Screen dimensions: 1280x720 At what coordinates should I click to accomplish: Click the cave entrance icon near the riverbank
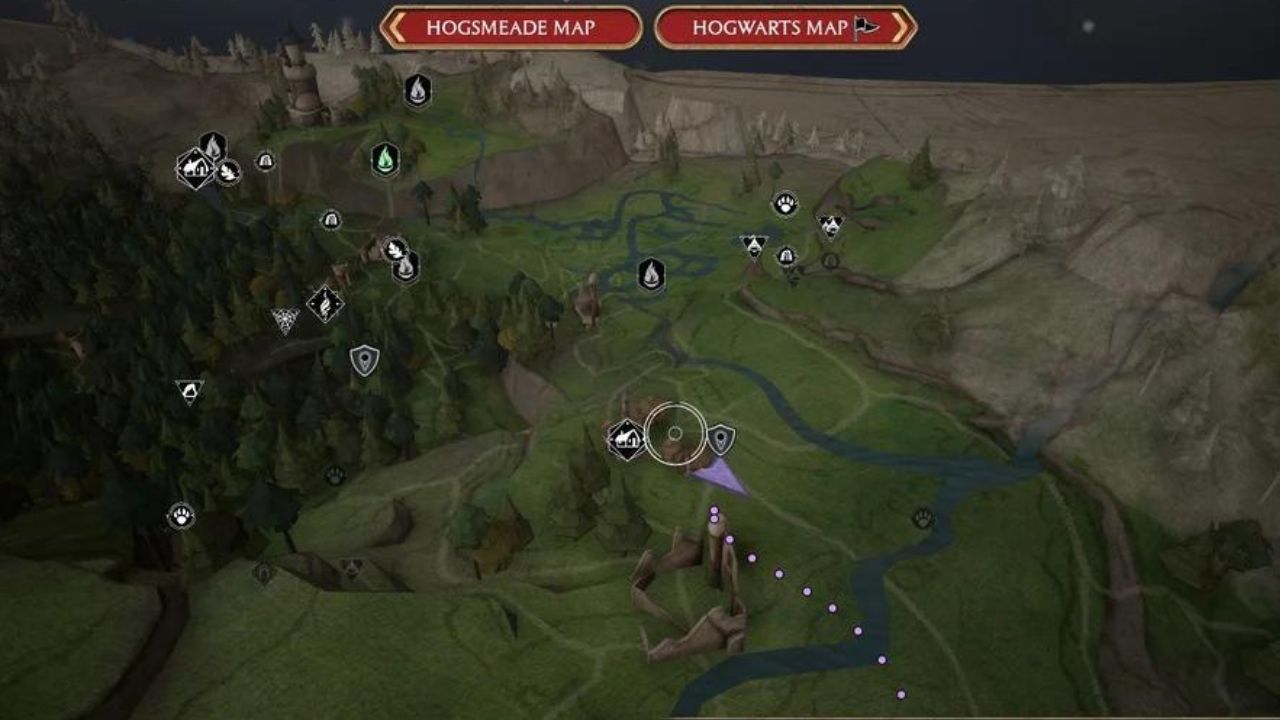click(788, 254)
